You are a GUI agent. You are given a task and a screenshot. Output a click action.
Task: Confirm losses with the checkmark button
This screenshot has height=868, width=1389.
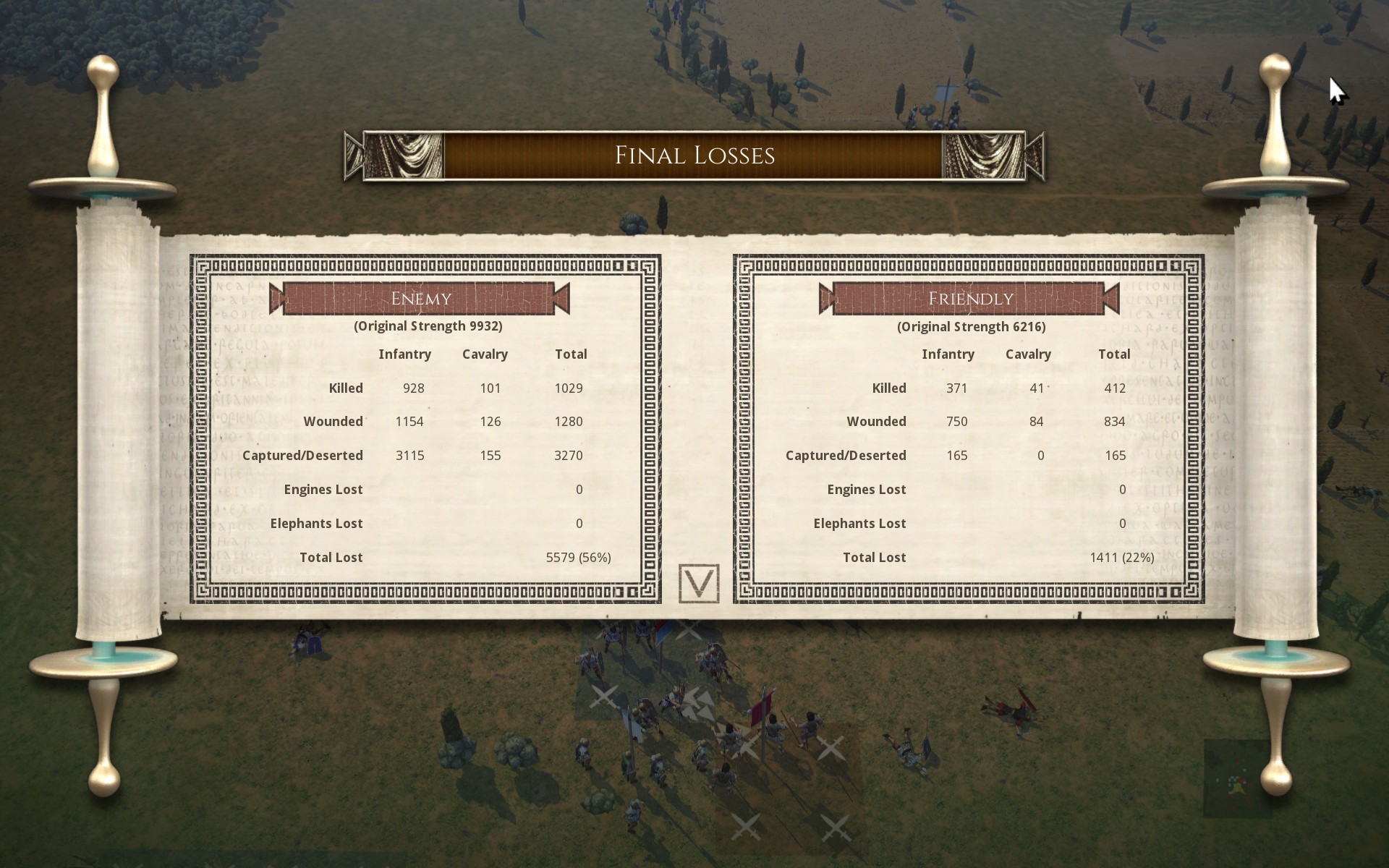(x=698, y=583)
